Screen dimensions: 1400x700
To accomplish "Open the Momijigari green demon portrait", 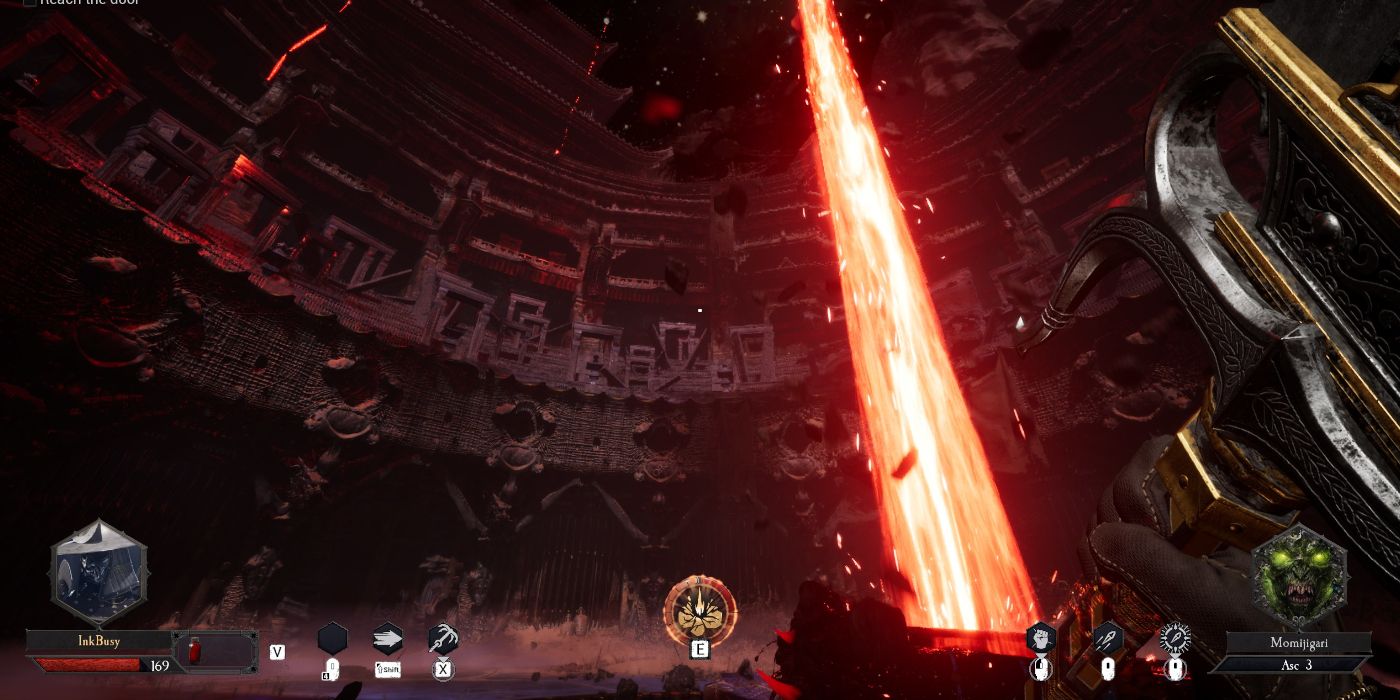I will (1300, 578).
